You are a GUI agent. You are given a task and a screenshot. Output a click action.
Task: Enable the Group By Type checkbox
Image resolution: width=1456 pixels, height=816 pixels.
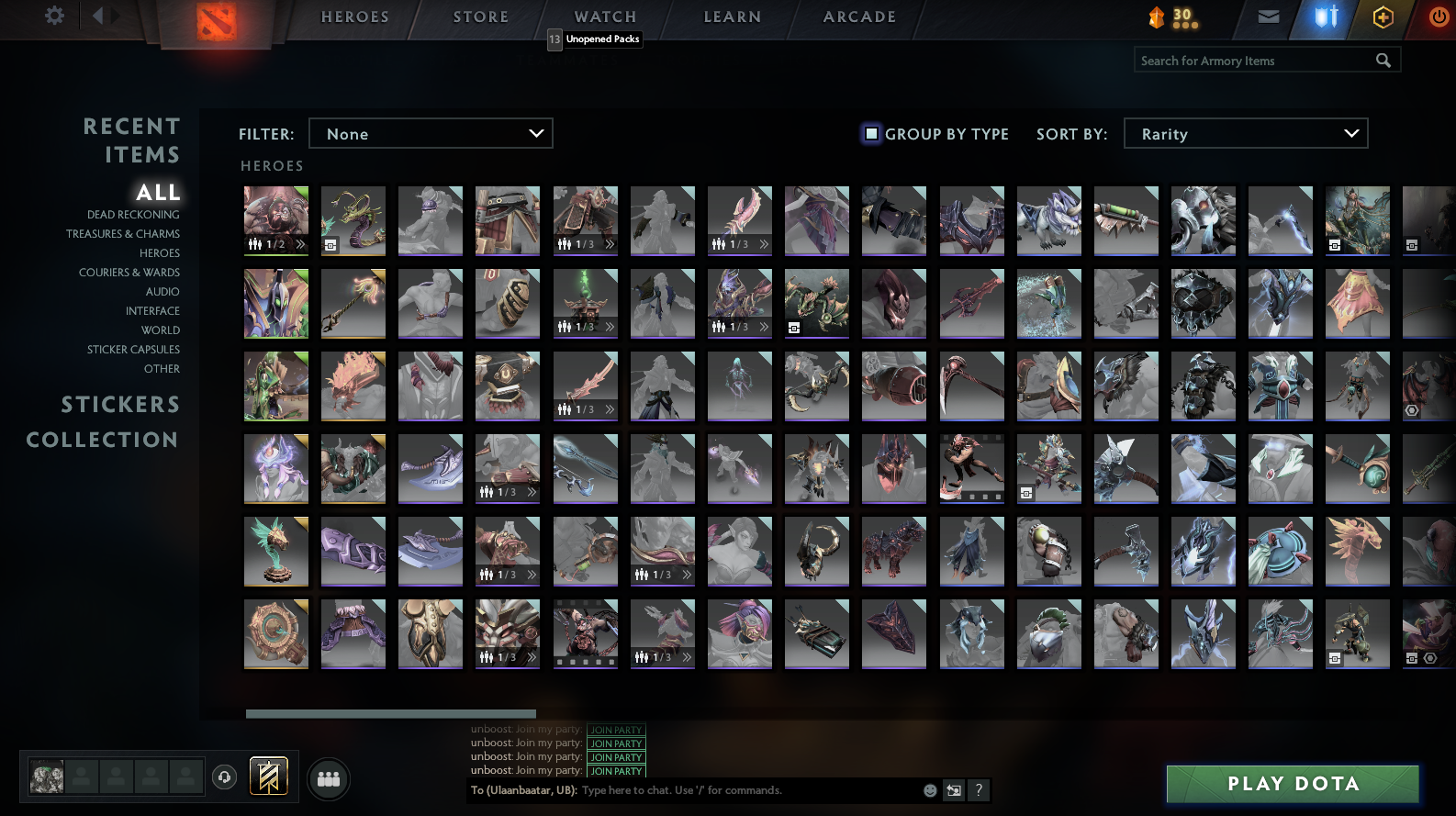[x=870, y=134]
